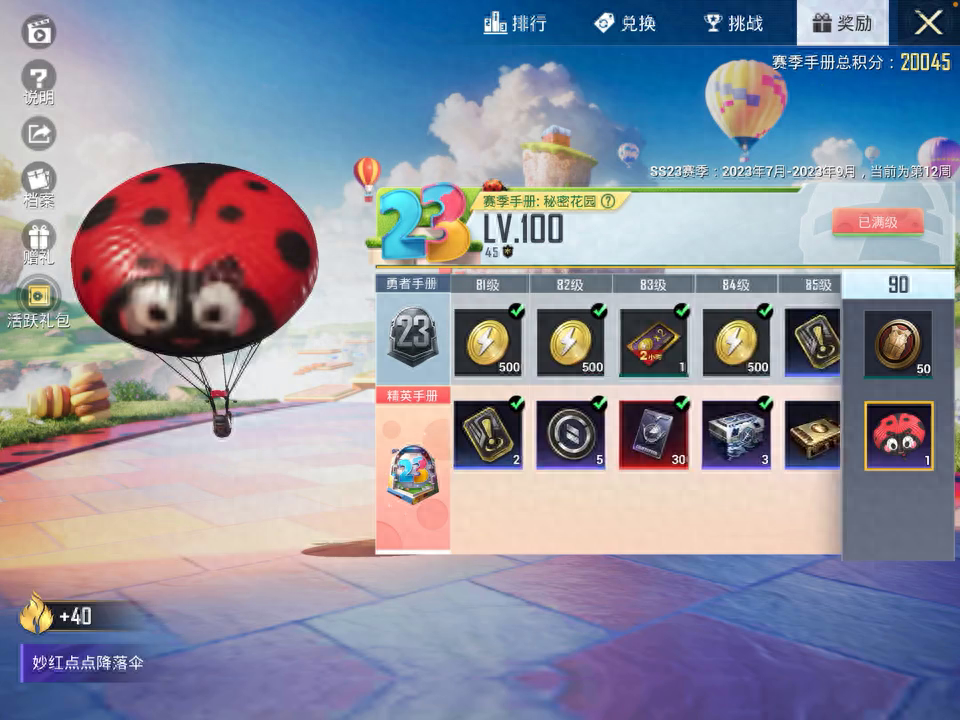Switch to the 兑换 exchange tab

tap(625, 23)
